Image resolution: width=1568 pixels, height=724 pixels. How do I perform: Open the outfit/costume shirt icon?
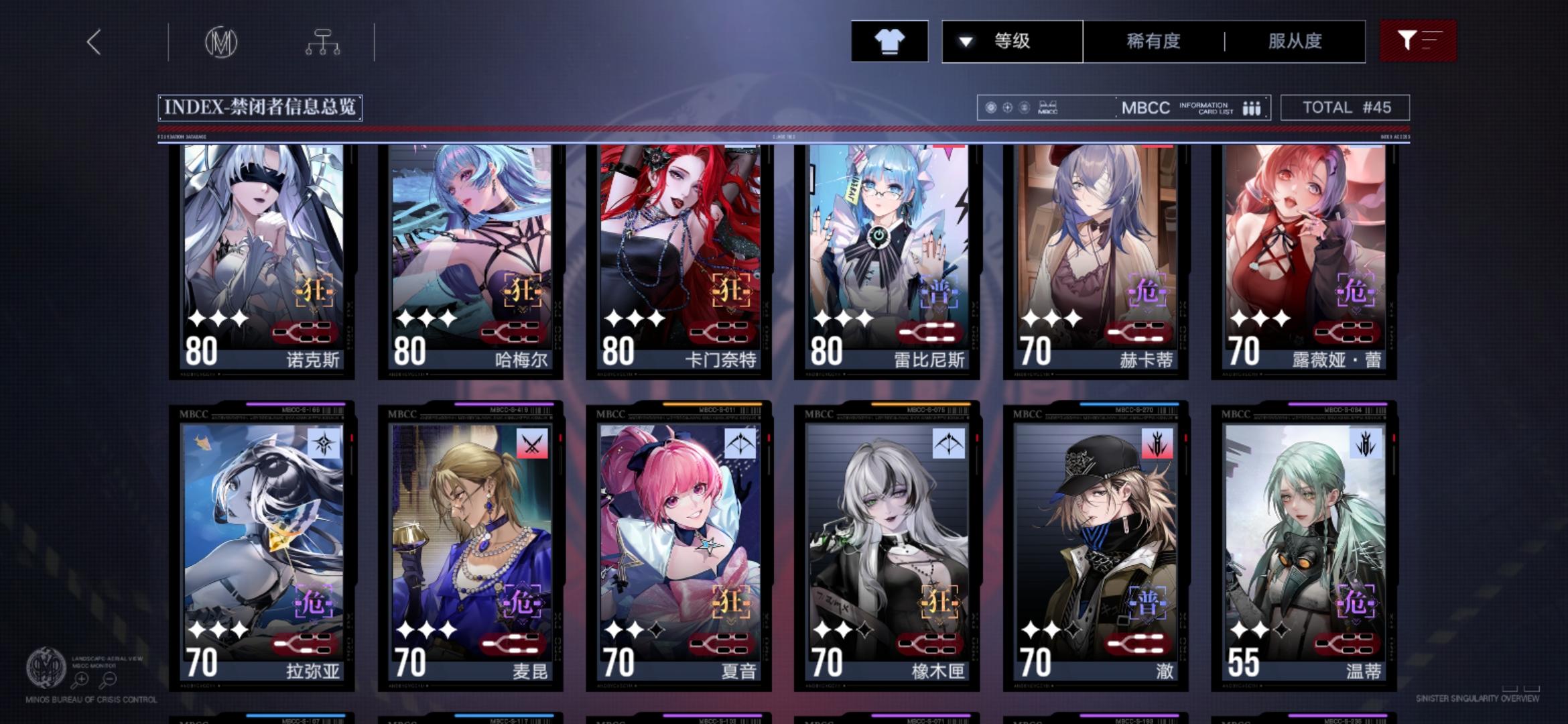pyautogui.click(x=889, y=41)
